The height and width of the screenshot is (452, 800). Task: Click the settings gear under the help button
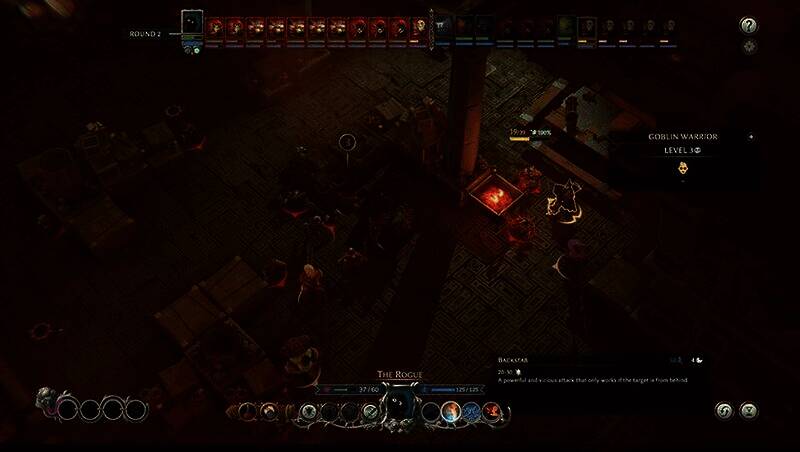[x=749, y=47]
